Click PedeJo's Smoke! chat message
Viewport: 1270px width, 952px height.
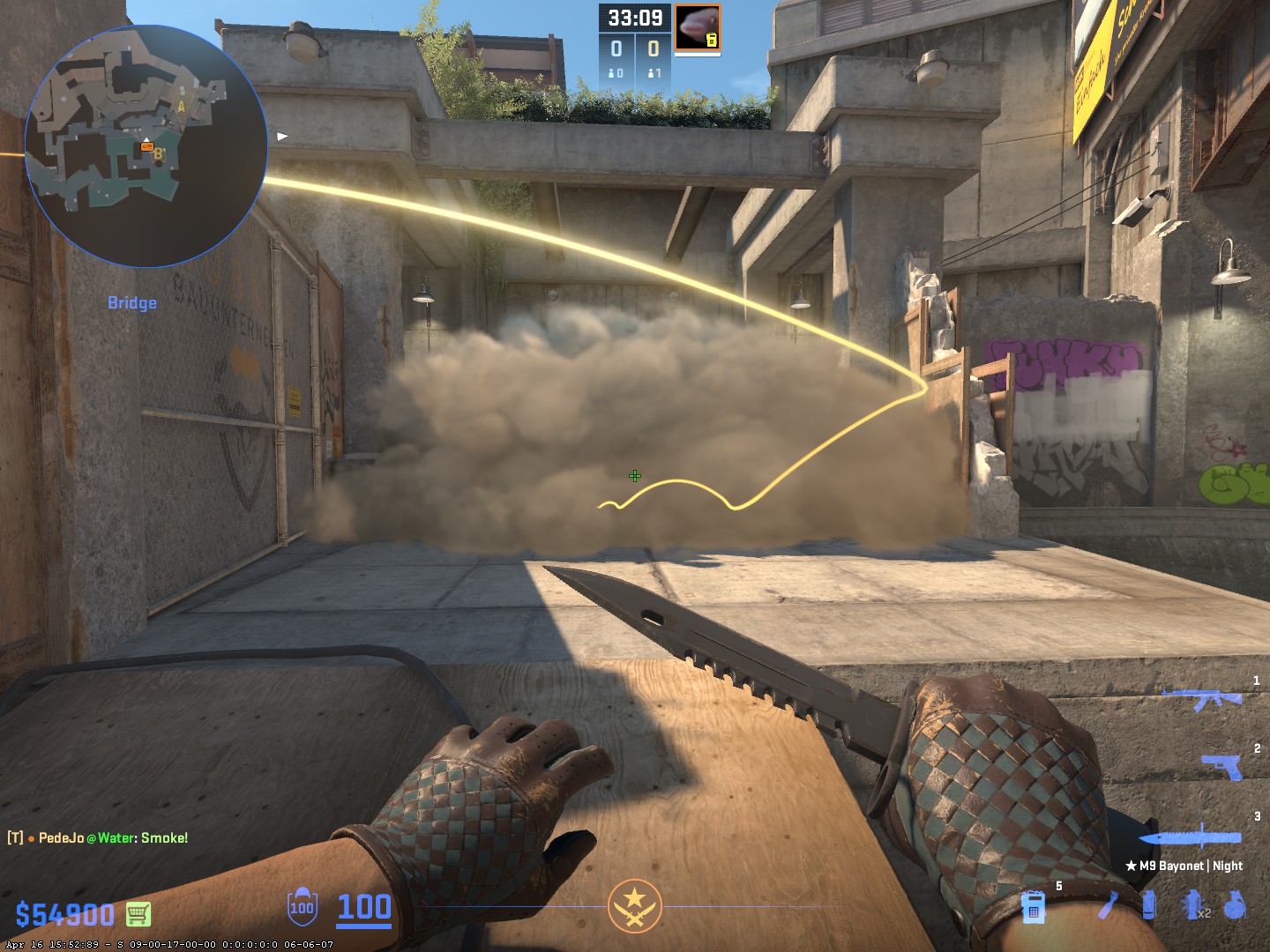click(99, 837)
